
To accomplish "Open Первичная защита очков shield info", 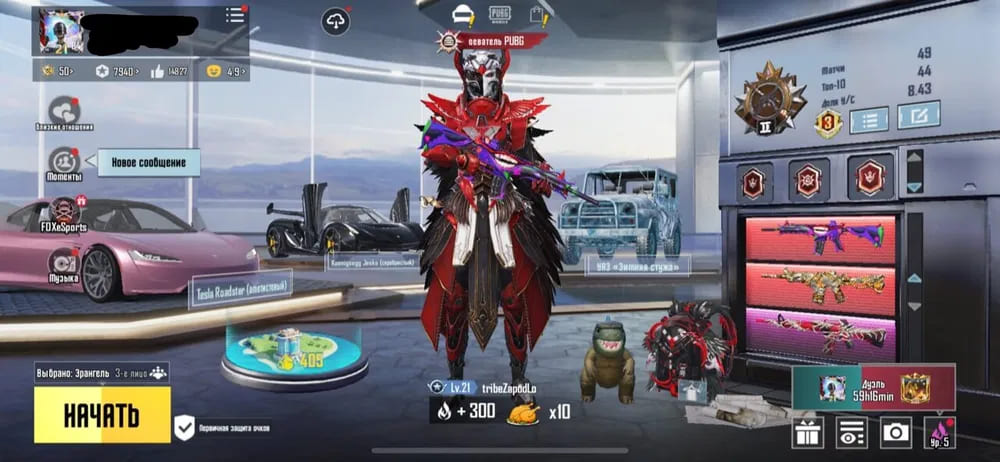I will coord(185,428).
